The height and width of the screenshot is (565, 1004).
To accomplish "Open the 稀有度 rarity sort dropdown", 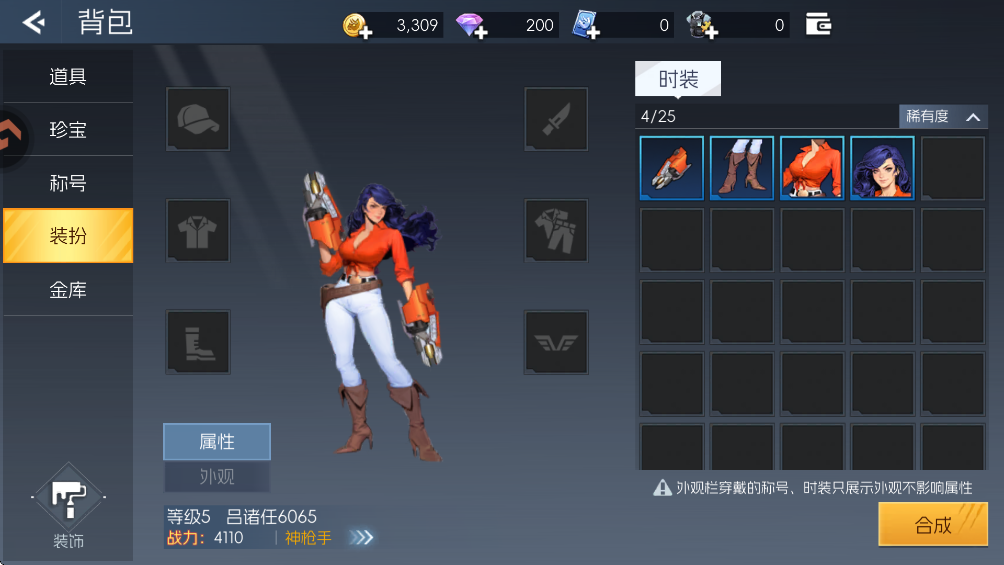I will [943, 117].
